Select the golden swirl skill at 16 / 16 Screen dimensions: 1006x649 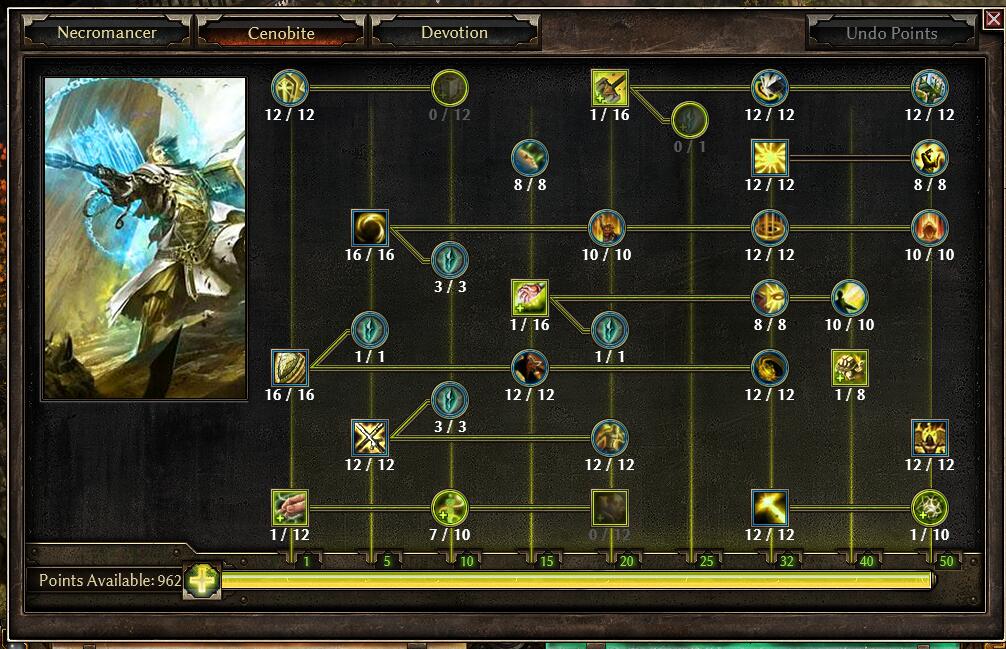370,228
